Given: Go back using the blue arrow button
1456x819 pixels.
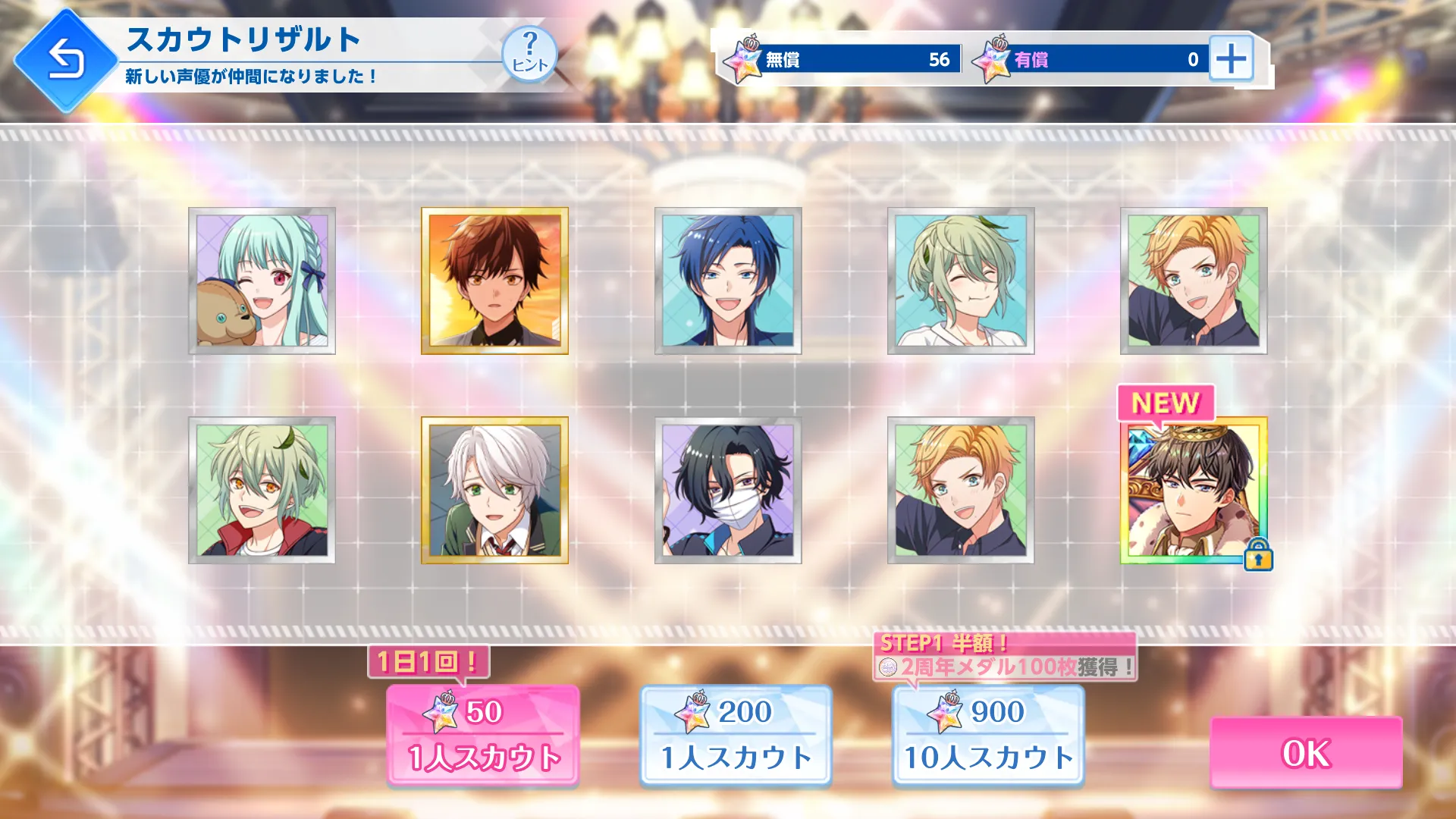Looking at the screenshot, I should [x=66, y=60].
